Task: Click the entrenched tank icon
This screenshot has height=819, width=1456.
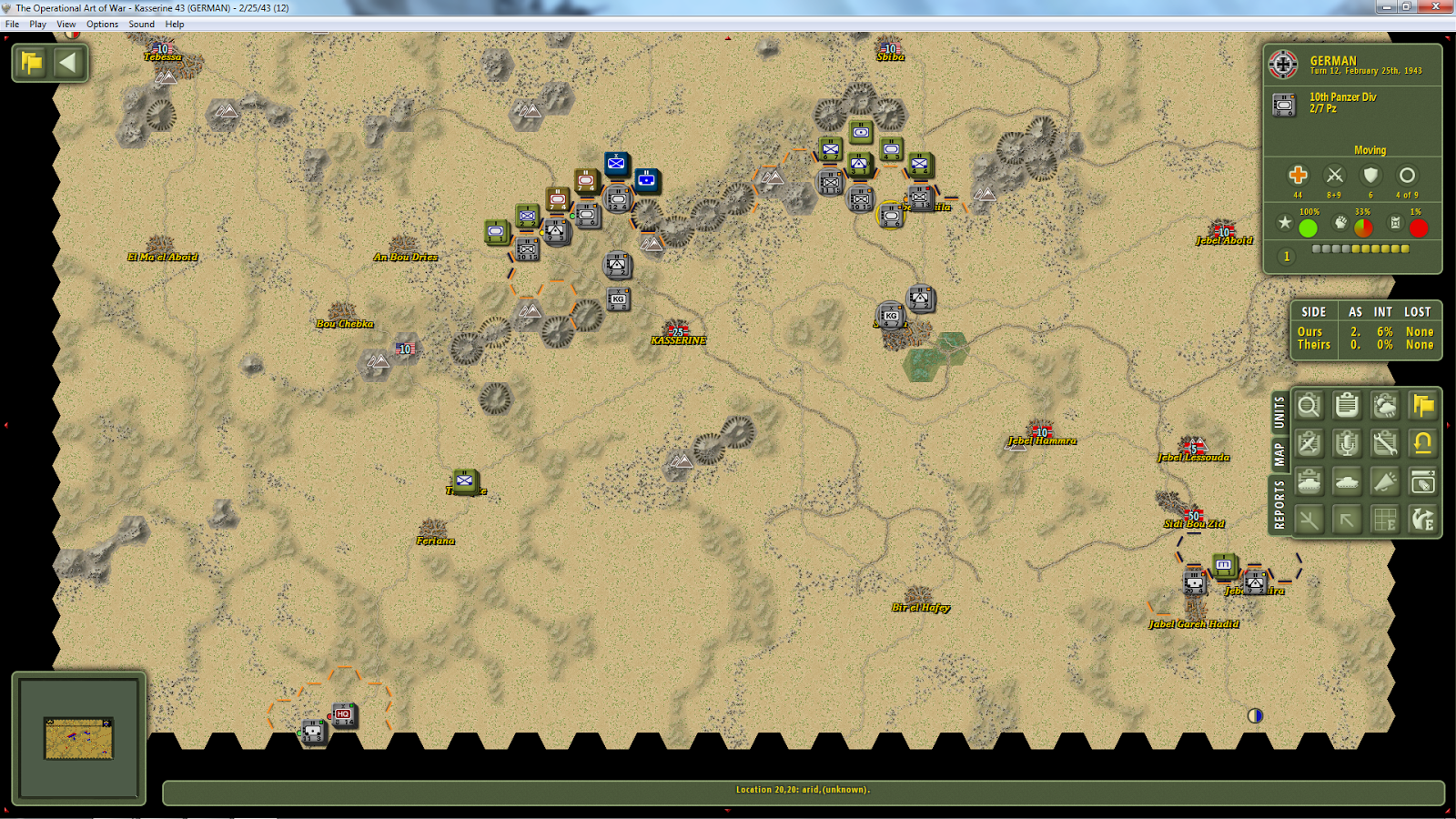Action: pos(1309,481)
